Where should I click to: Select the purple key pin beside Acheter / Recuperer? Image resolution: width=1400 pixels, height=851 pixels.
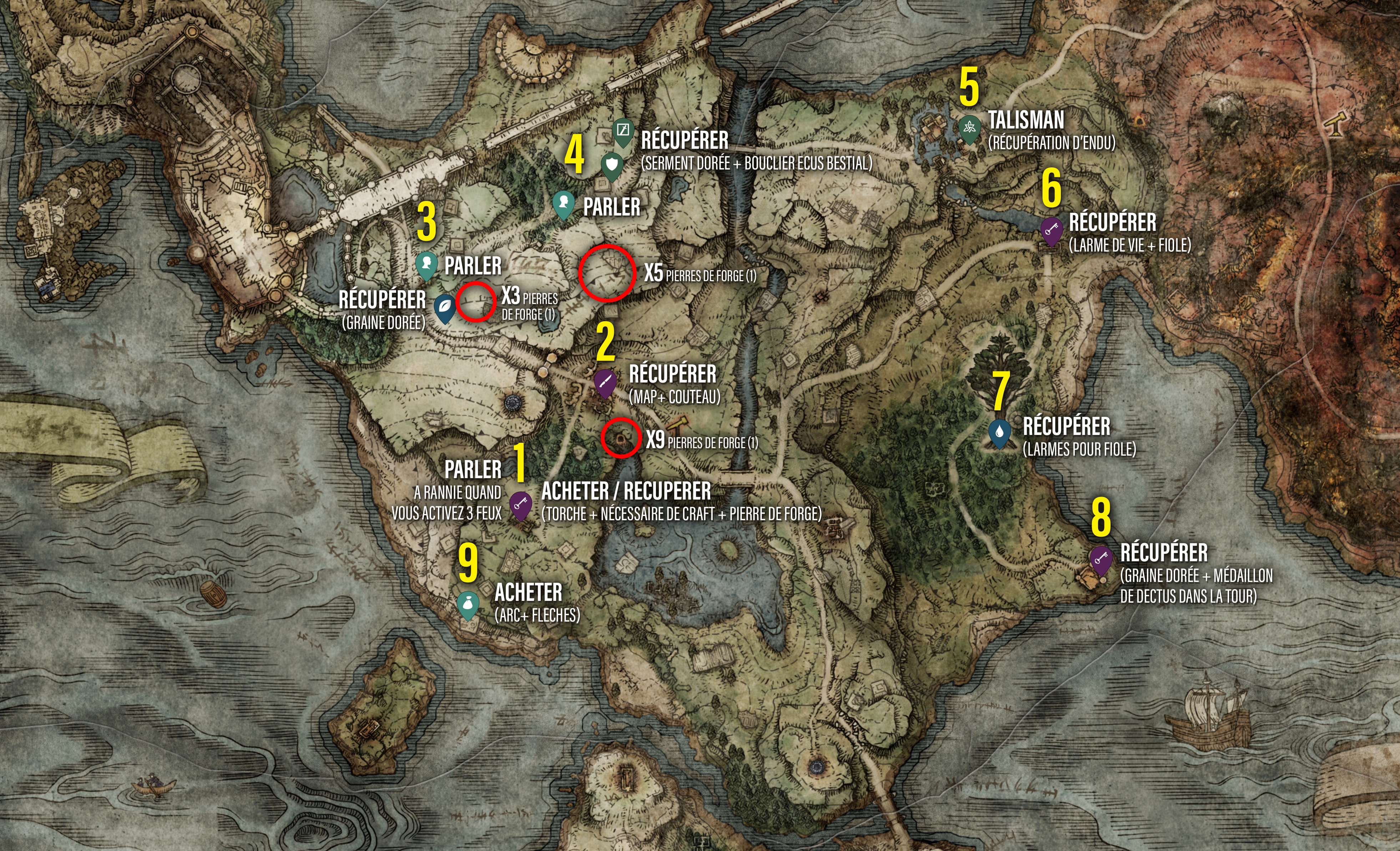[520, 504]
